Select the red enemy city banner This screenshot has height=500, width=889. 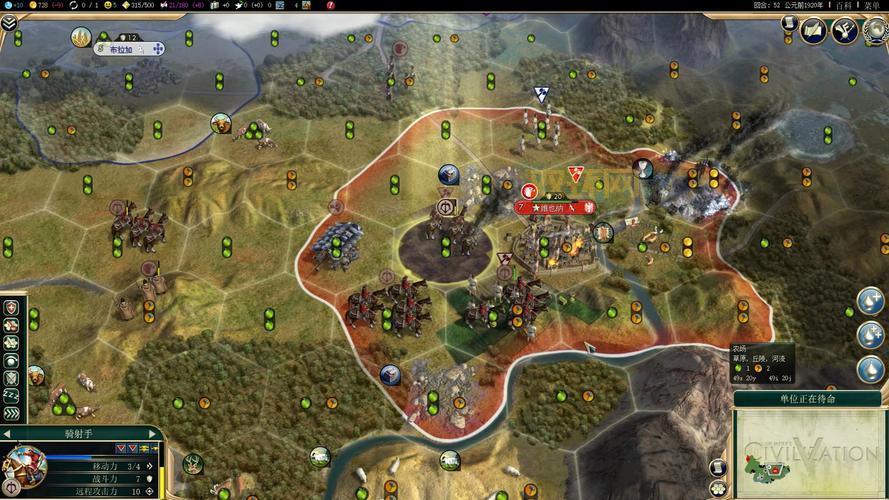(x=553, y=207)
